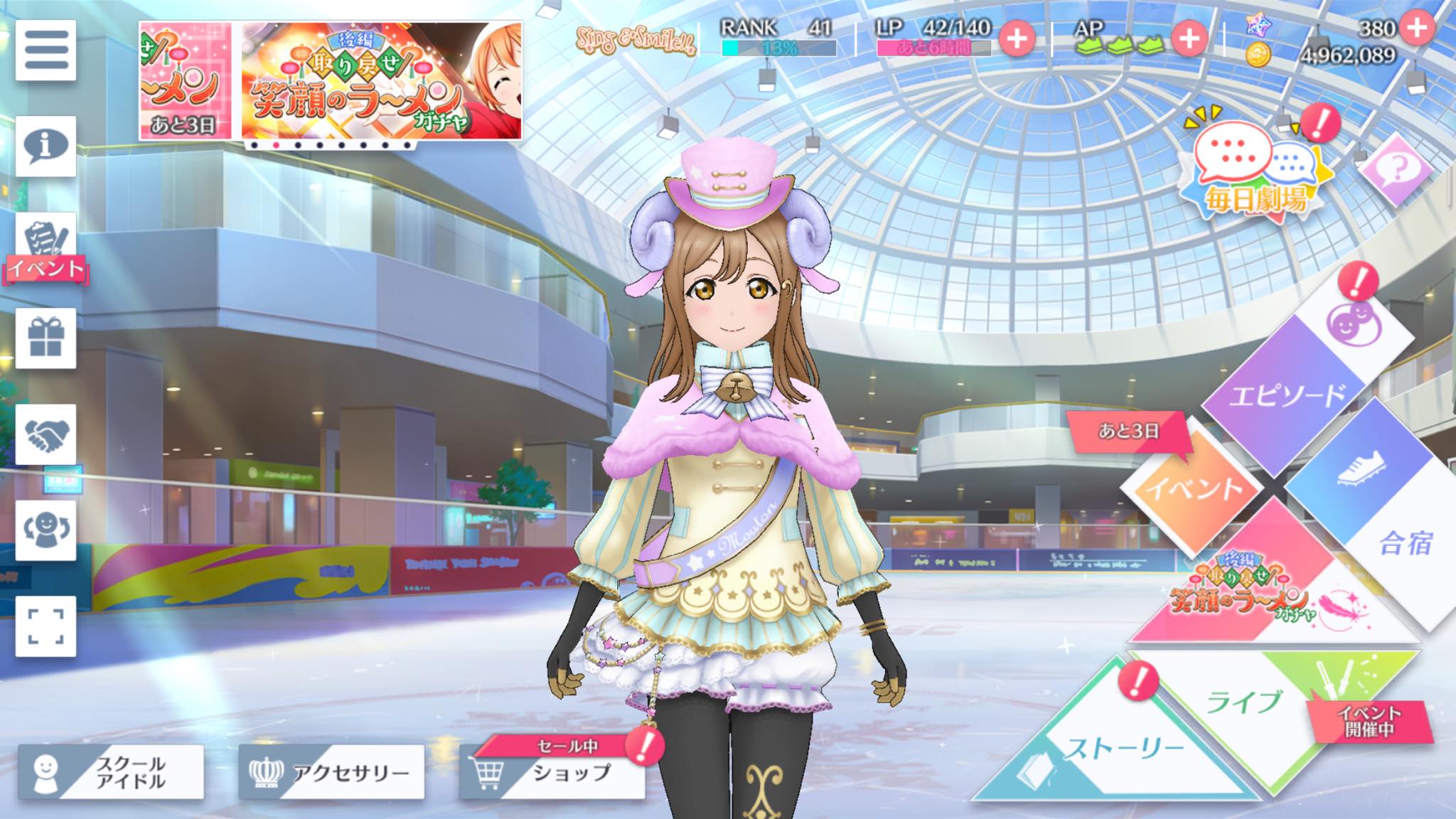Screen dimensions: 1456x819
Task: Tap the pink question mark diamond
Action: click(1396, 169)
